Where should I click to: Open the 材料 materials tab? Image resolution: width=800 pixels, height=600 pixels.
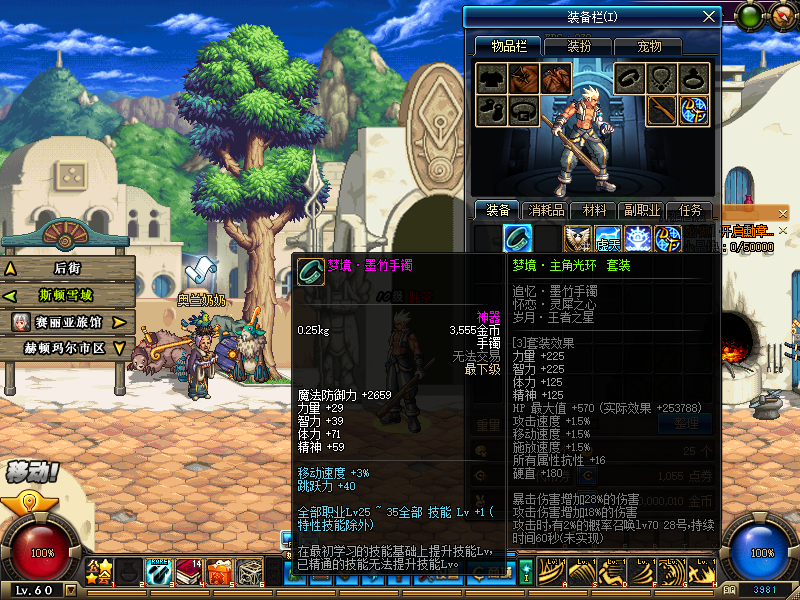pyautogui.click(x=595, y=210)
